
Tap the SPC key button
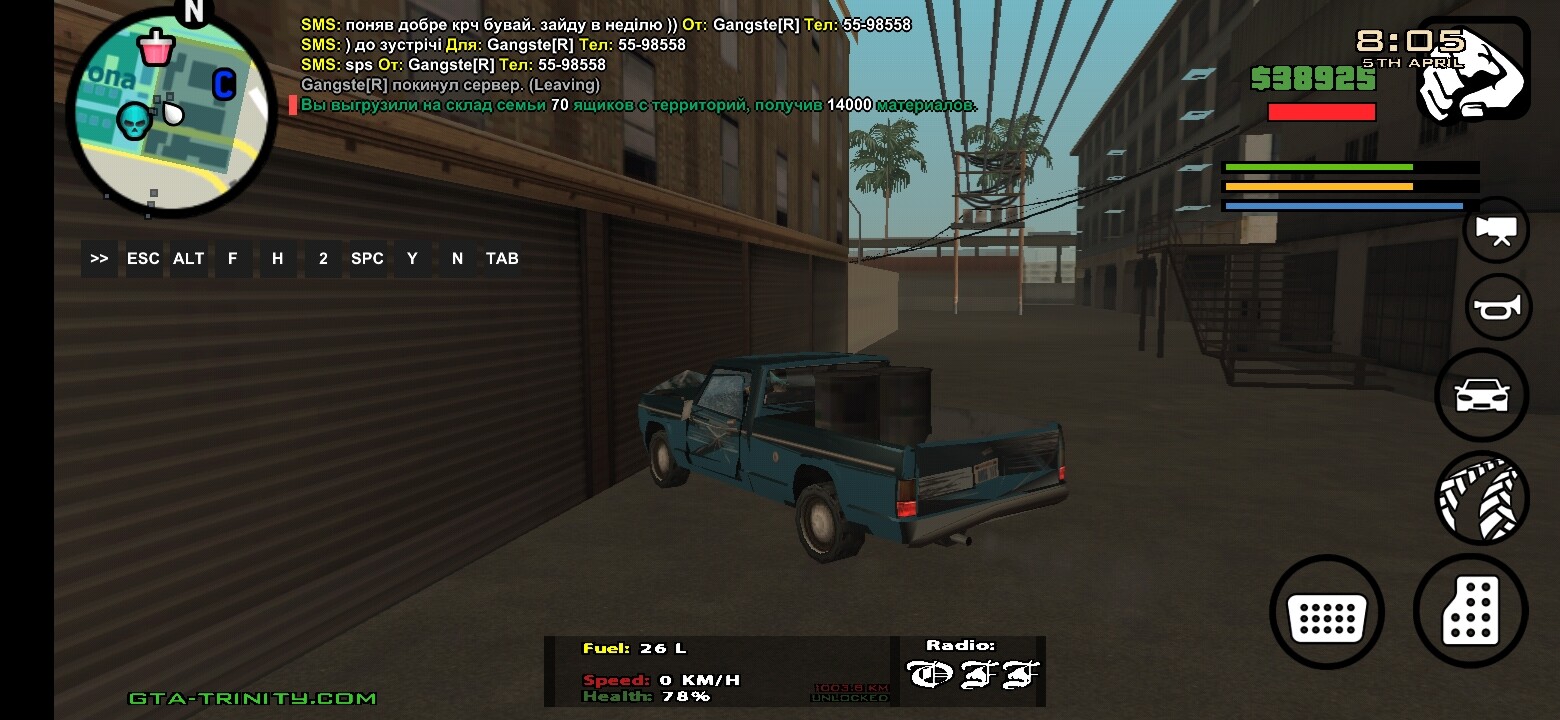(x=367, y=258)
